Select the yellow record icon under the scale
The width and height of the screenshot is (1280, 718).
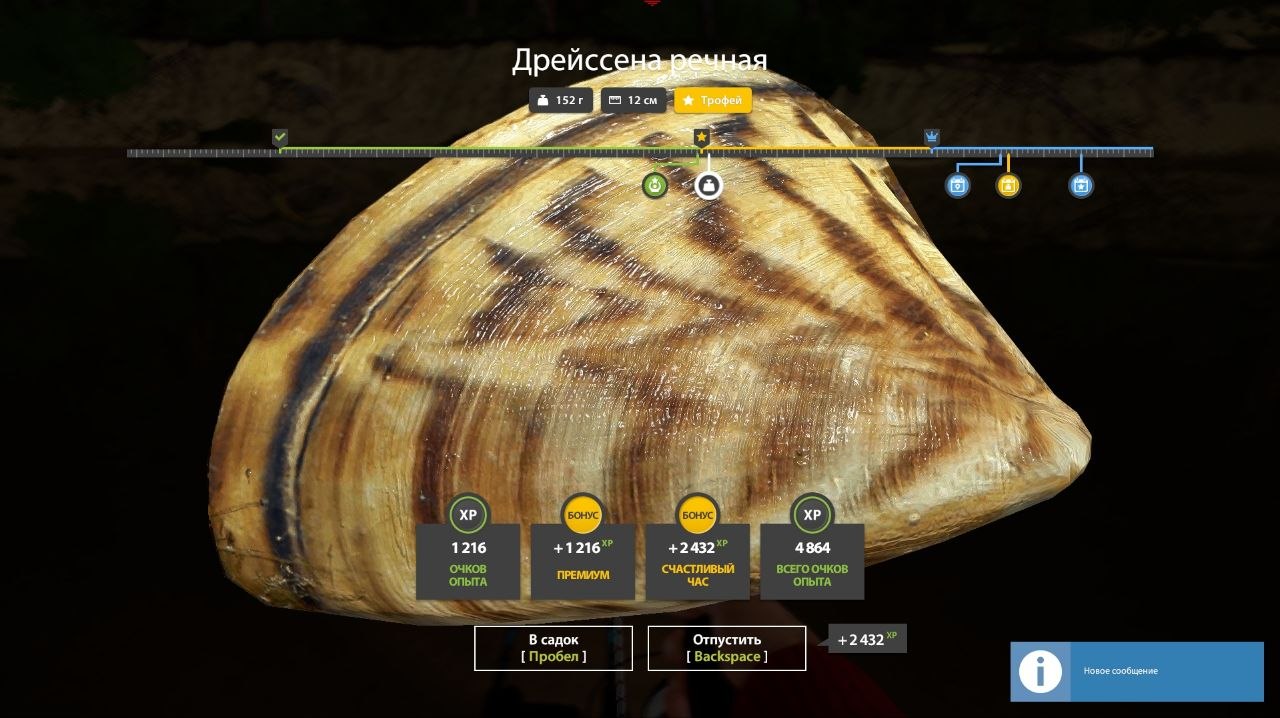click(x=1008, y=185)
